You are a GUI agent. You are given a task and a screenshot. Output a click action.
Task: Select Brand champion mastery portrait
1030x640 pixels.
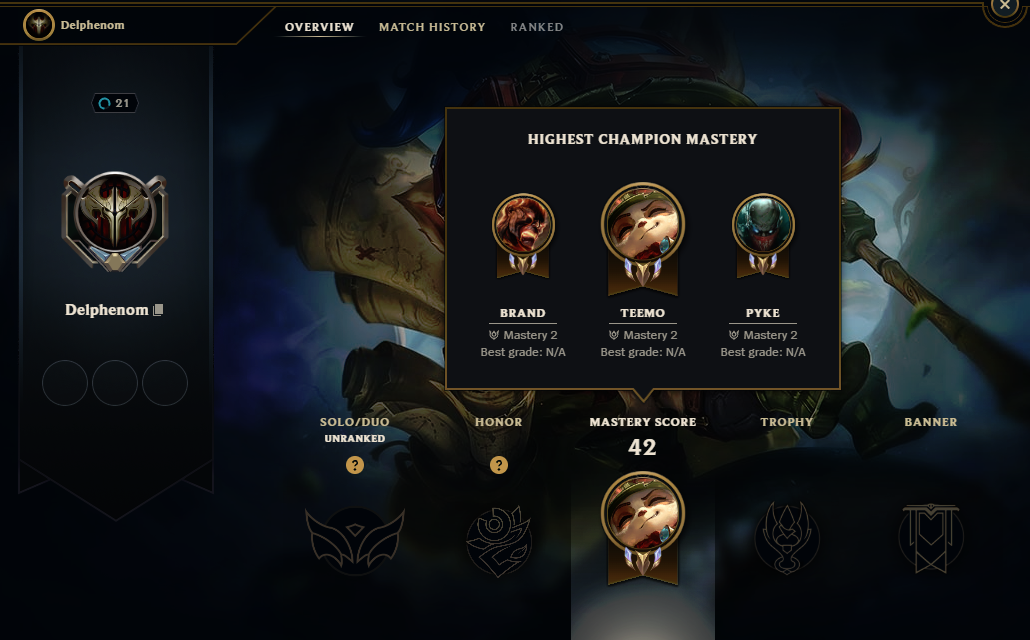tap(523, 225)
